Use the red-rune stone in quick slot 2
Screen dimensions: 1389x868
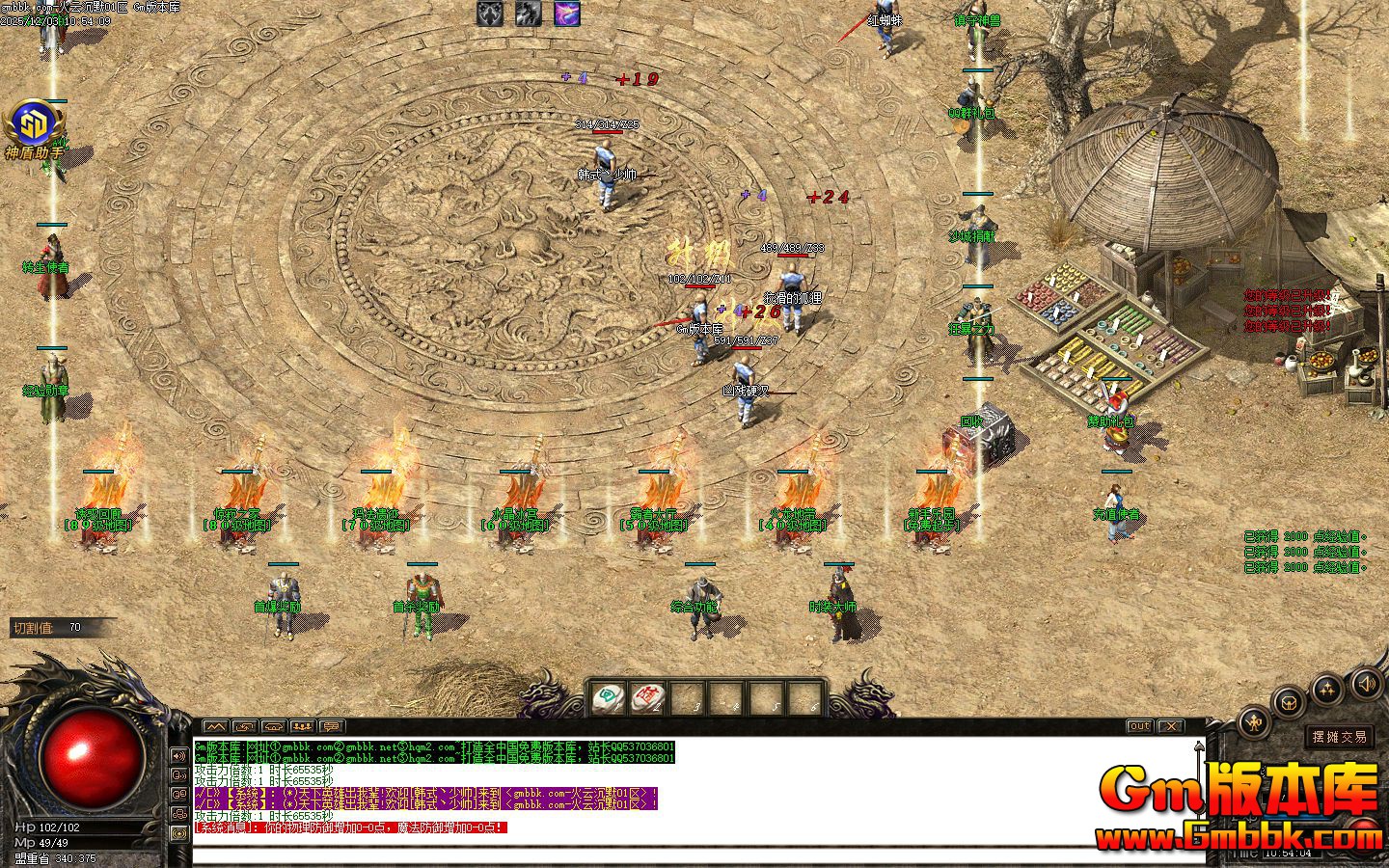(x=648, y=697)
